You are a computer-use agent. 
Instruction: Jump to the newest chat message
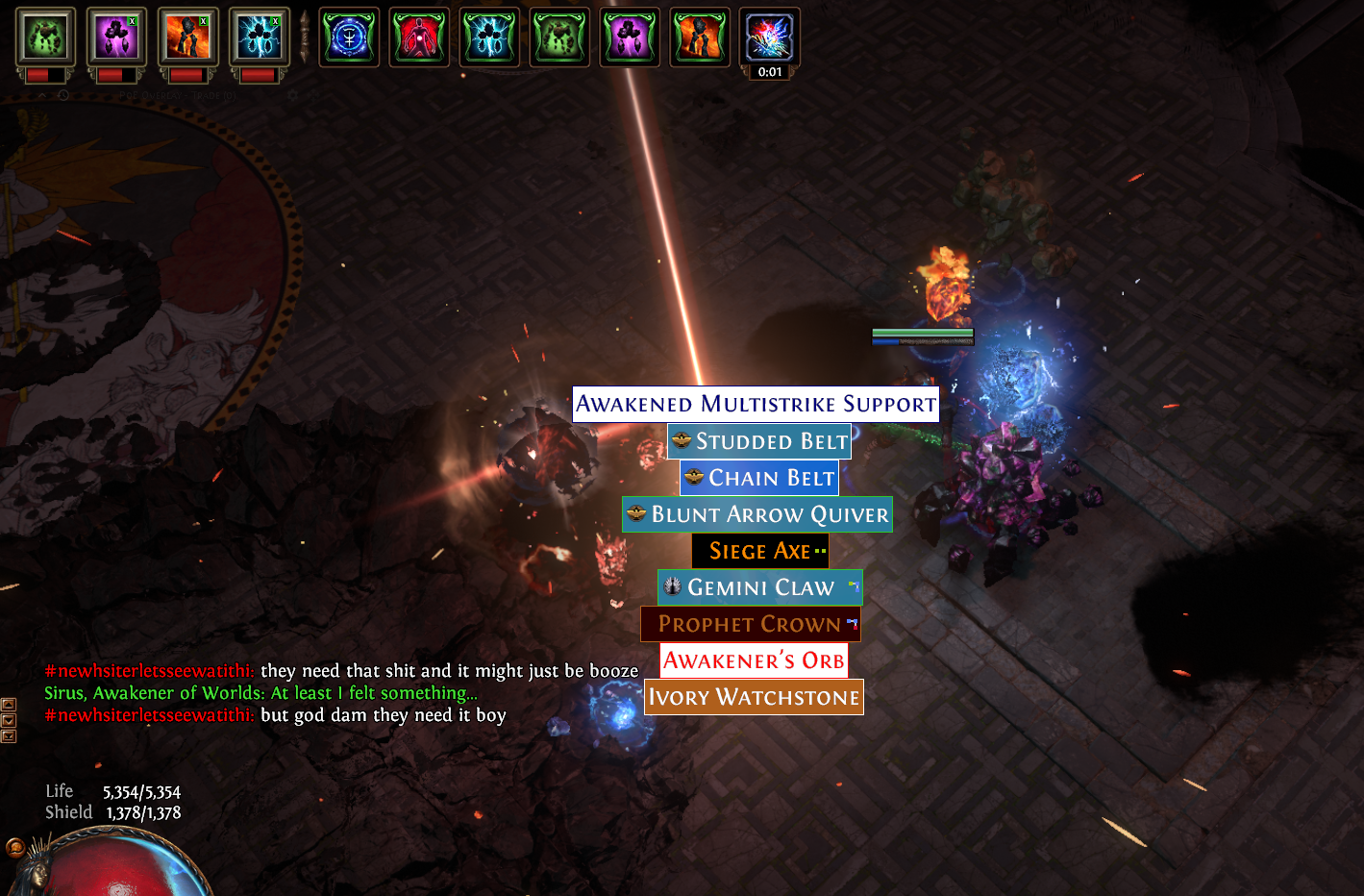tap(9, 736)
